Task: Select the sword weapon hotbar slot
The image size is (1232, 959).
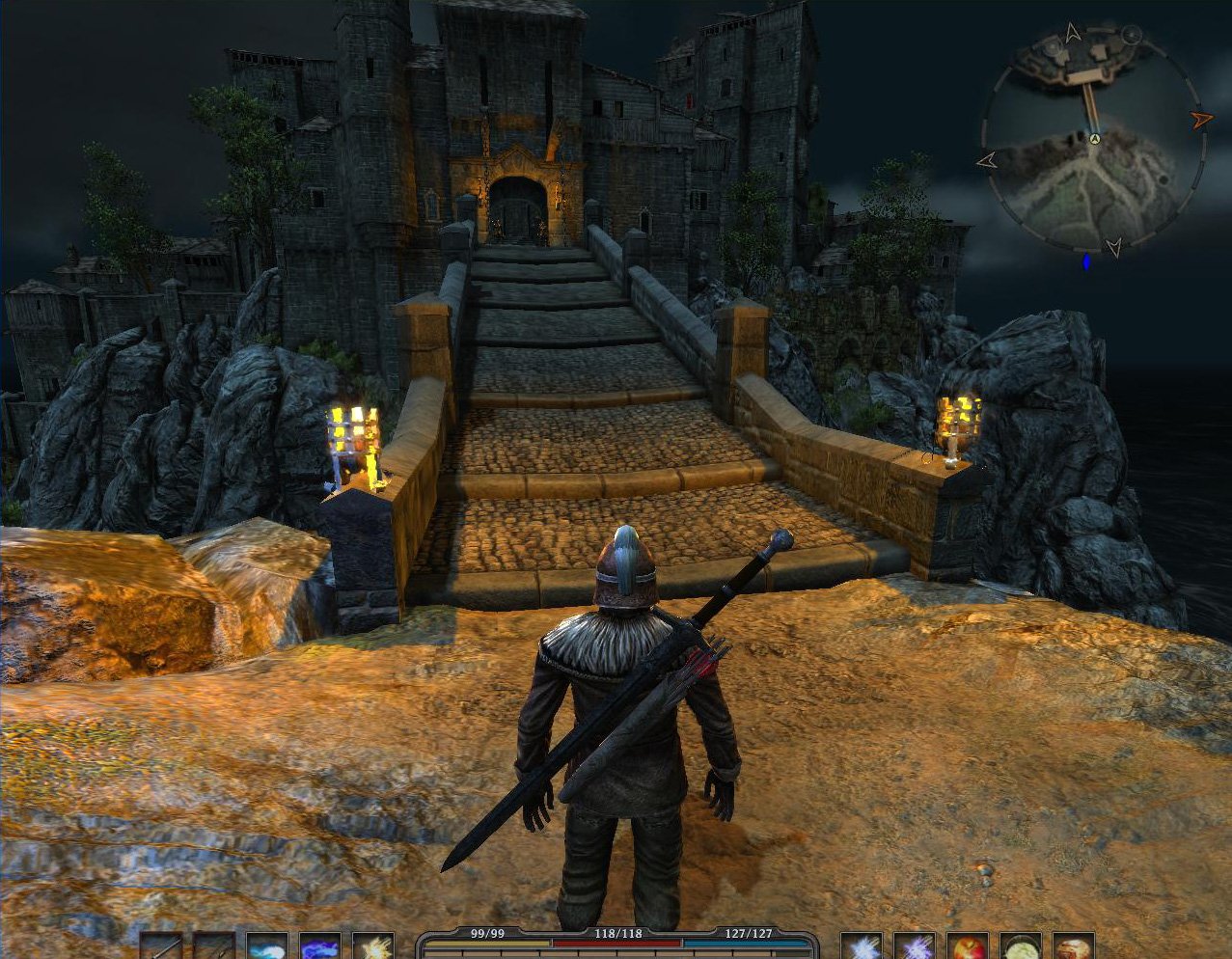Action: coord(161,946)
